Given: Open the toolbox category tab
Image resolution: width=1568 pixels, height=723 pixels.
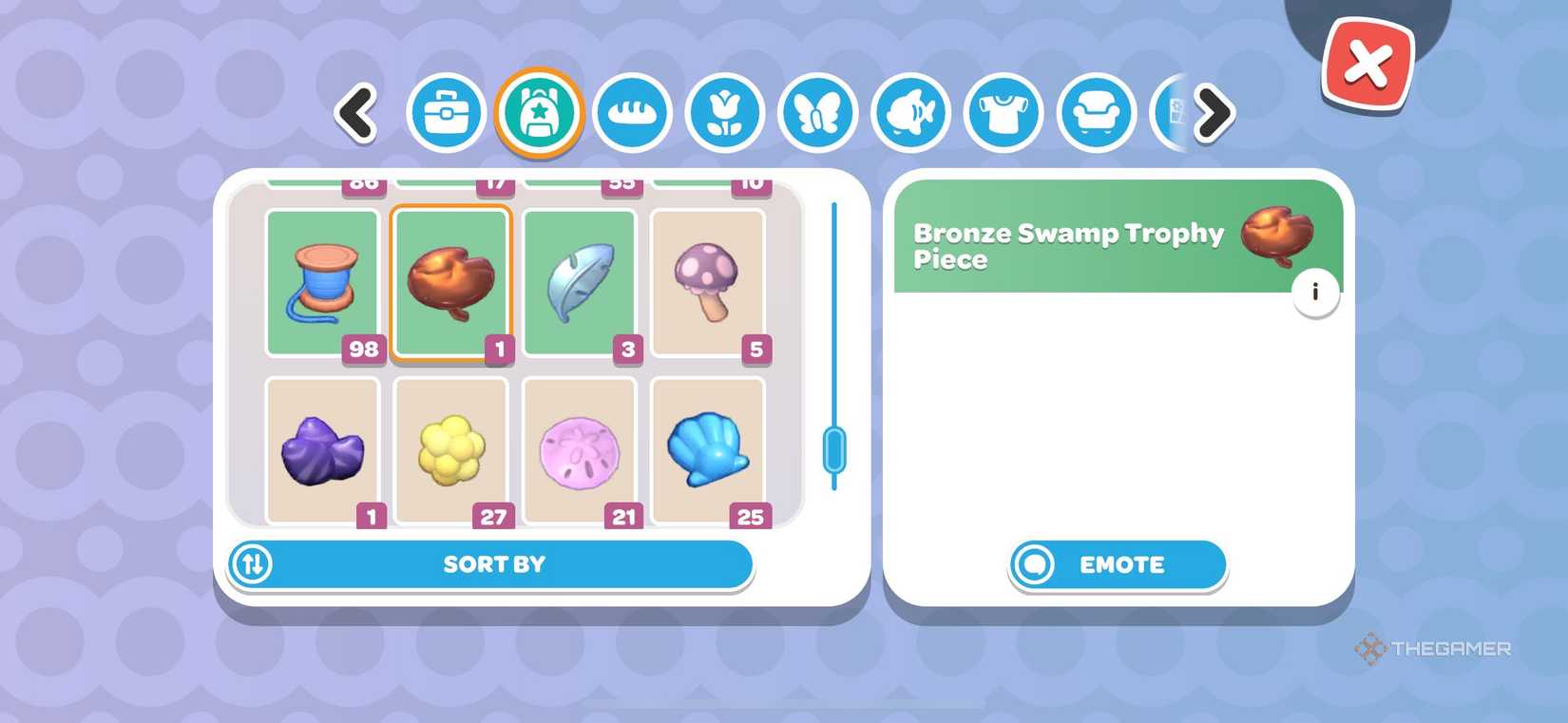Looking at the screenshot, I should (x=447, y=112).
